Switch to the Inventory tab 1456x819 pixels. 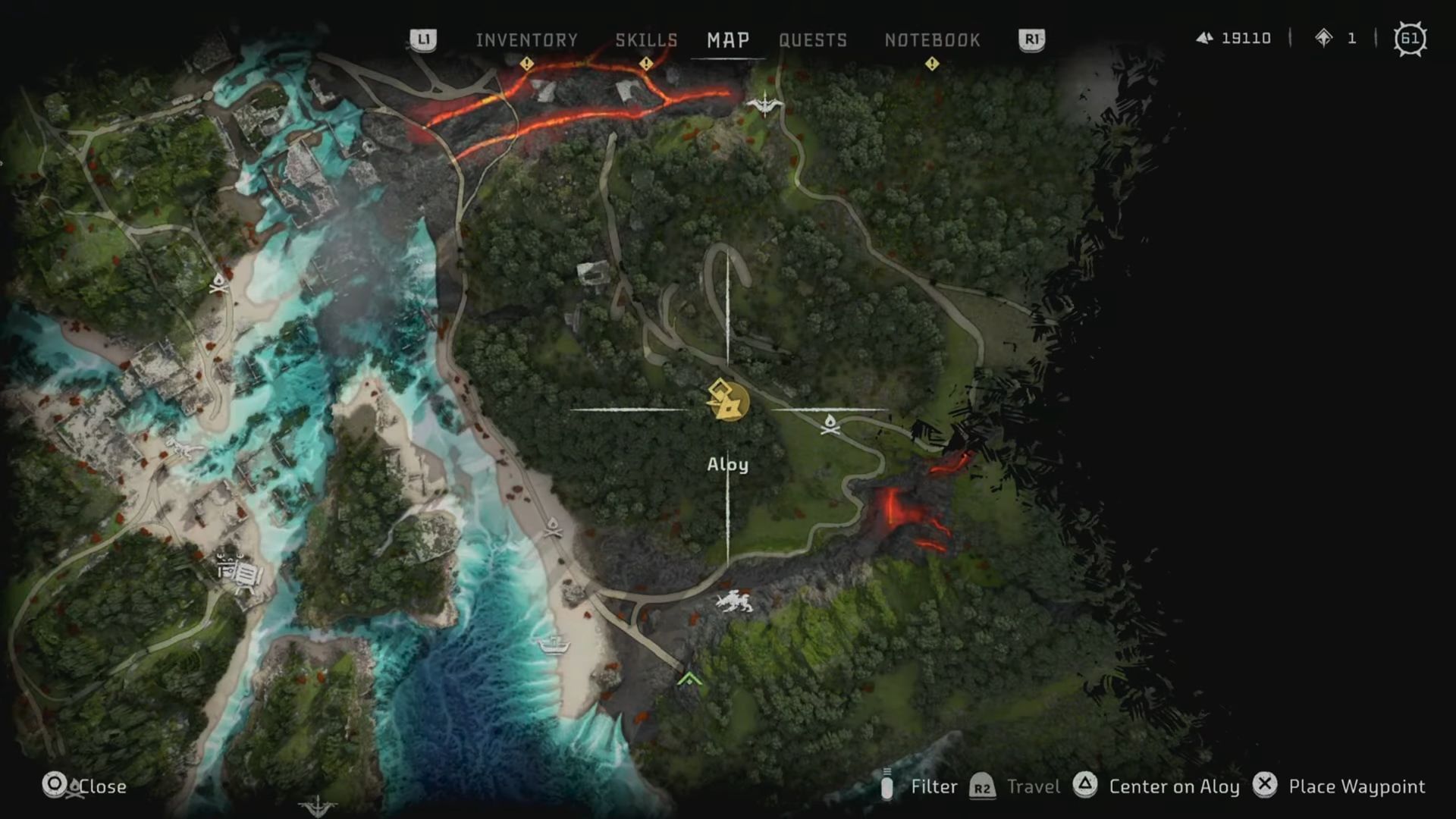pyautogui.click(x=526, y=40)
